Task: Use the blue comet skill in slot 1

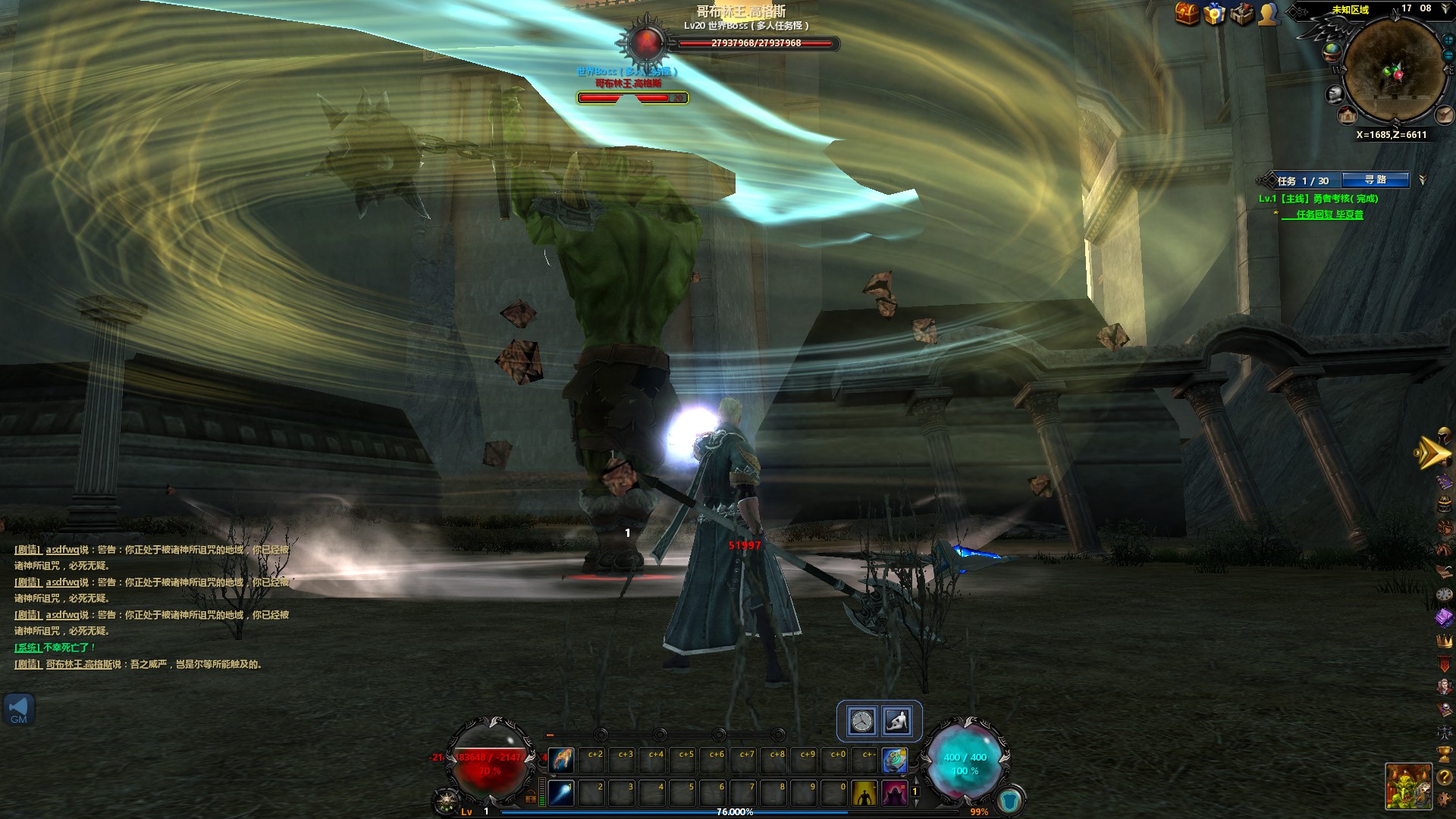Action: click(x=561, y=793)
